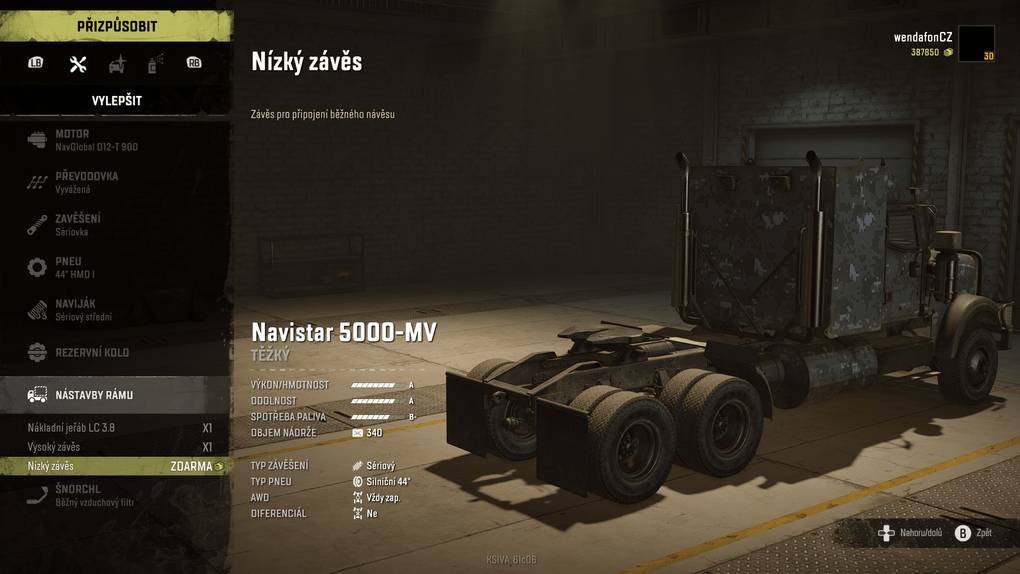Viewport: 1020px width, 574px height.
Task: Switch to the spray paint tab
Action: (x=155, y=64)
